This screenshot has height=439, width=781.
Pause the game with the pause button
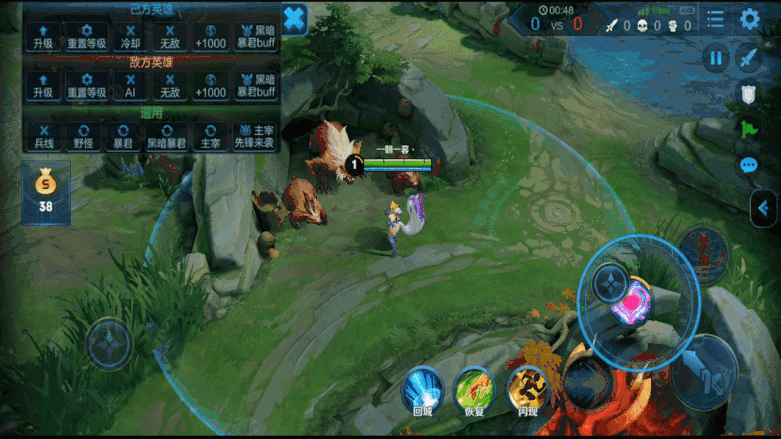(715, 58)
